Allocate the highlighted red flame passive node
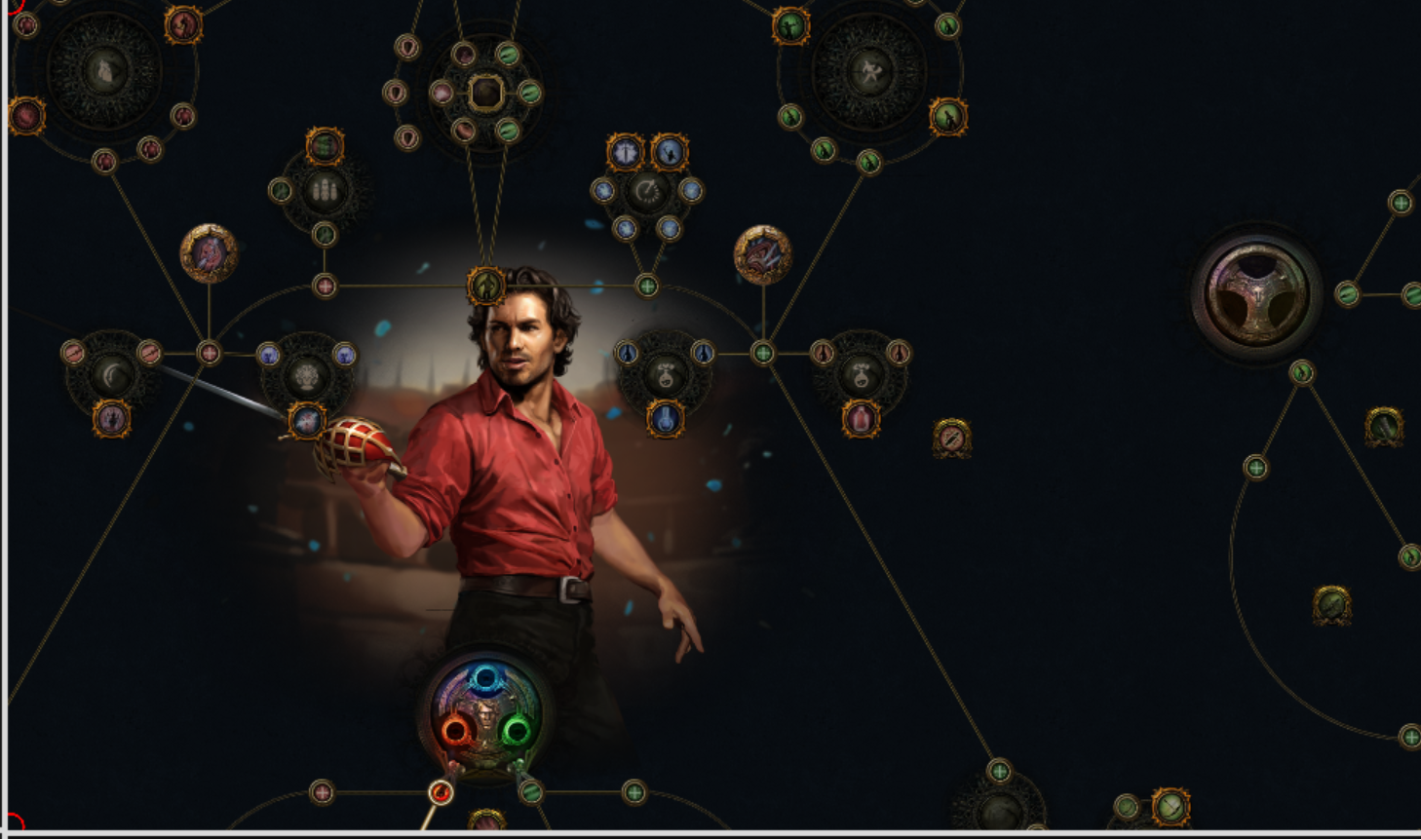Screen dimensions: 1421x840 pyautogui.click(x=441, y=792)
